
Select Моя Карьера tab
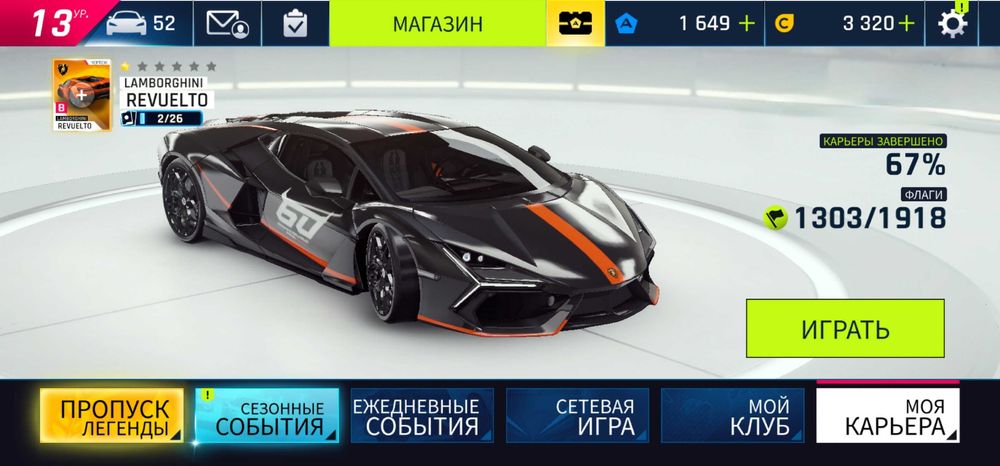pyautogui.click(x=888, y=417)
